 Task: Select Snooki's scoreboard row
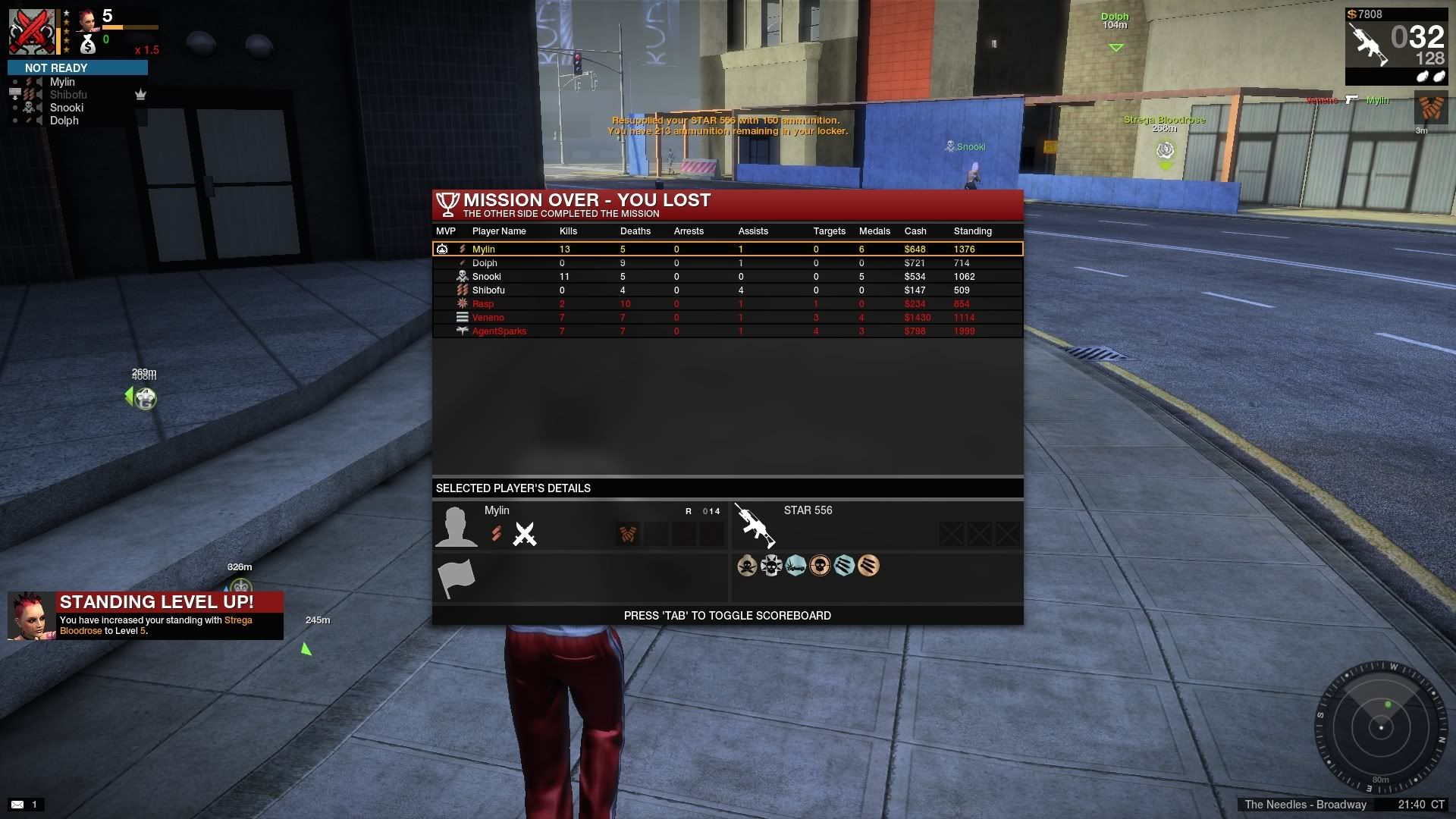click(x=726, y=277)
